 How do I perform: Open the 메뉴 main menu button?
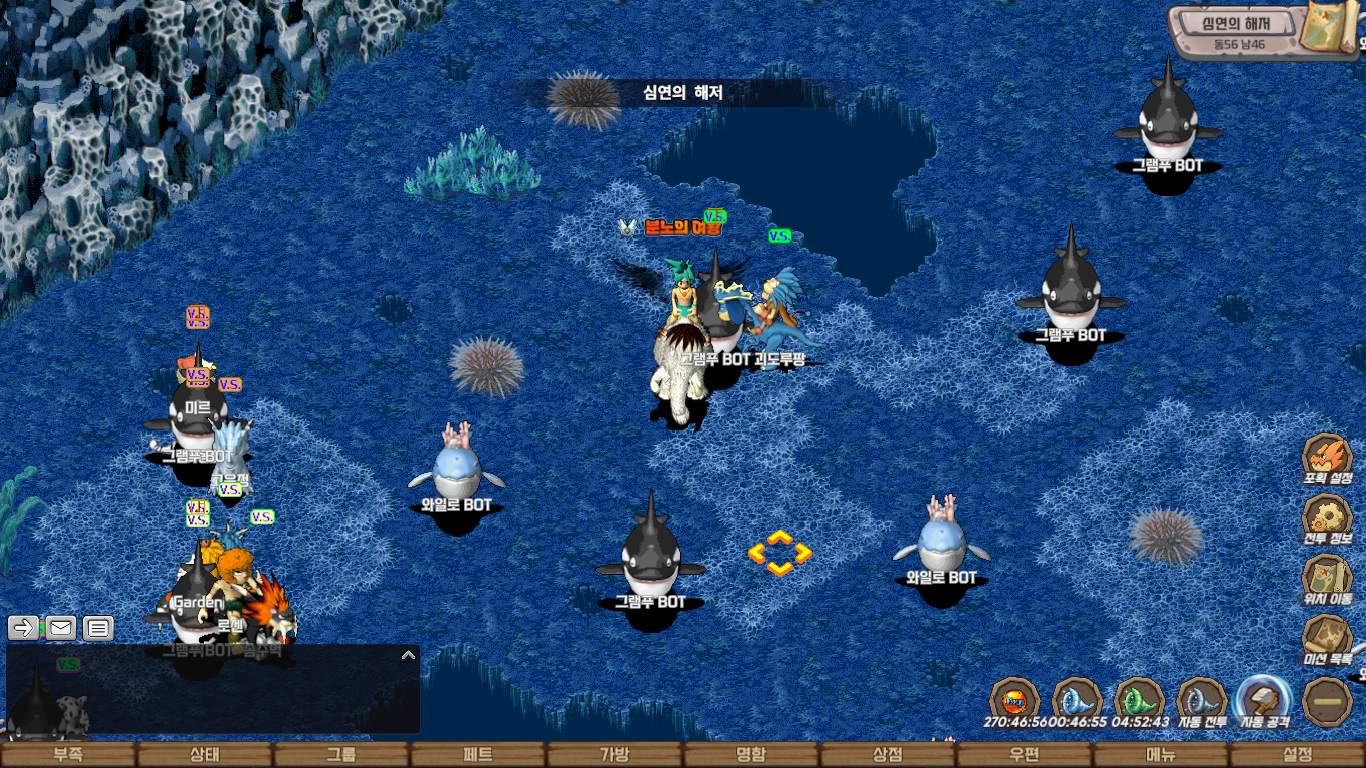[x=1161, y=755]
